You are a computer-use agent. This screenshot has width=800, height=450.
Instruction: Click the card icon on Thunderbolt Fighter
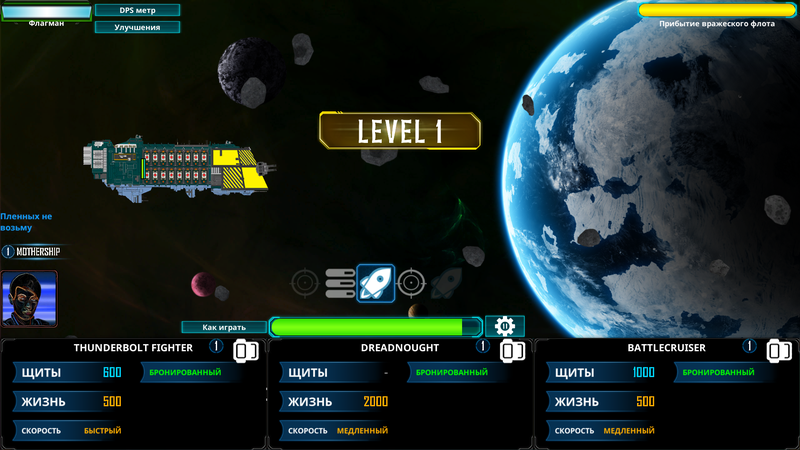point(246,351)
